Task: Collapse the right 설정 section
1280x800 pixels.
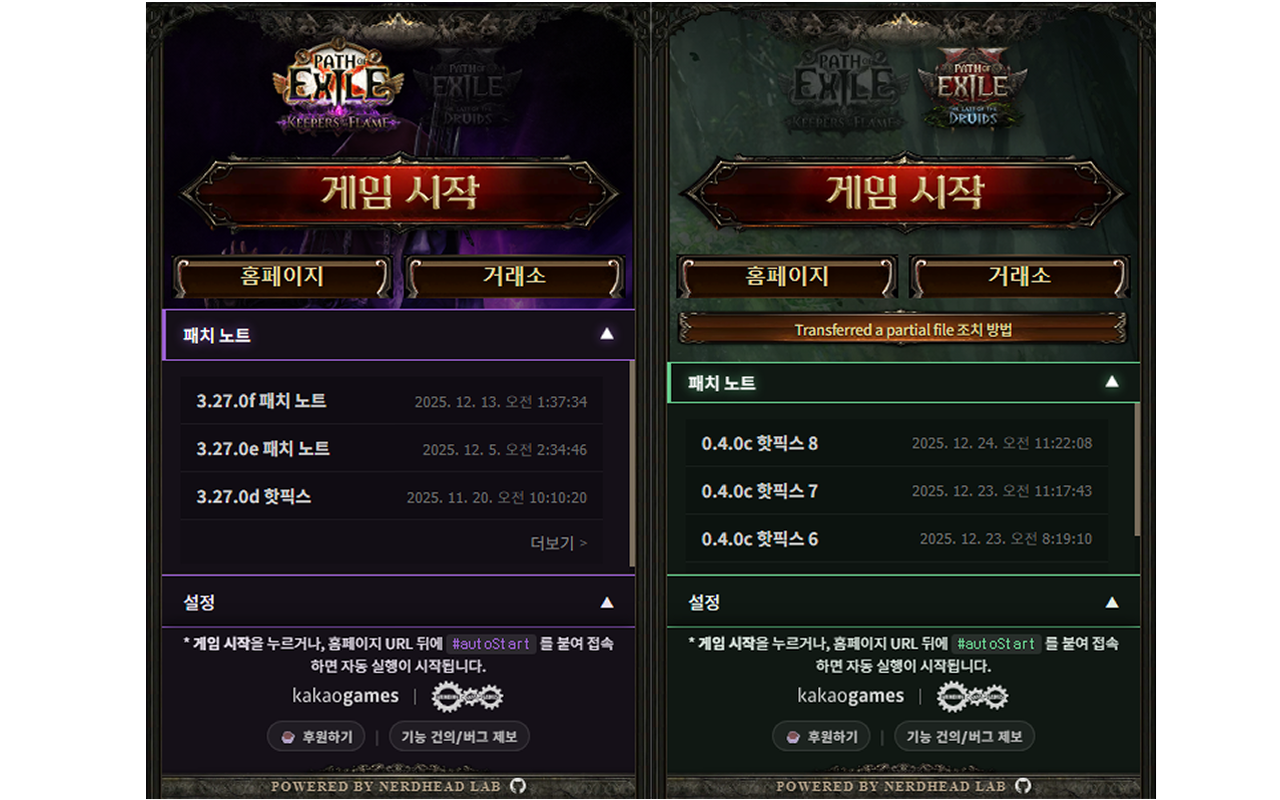Action: click(1112, 602)
